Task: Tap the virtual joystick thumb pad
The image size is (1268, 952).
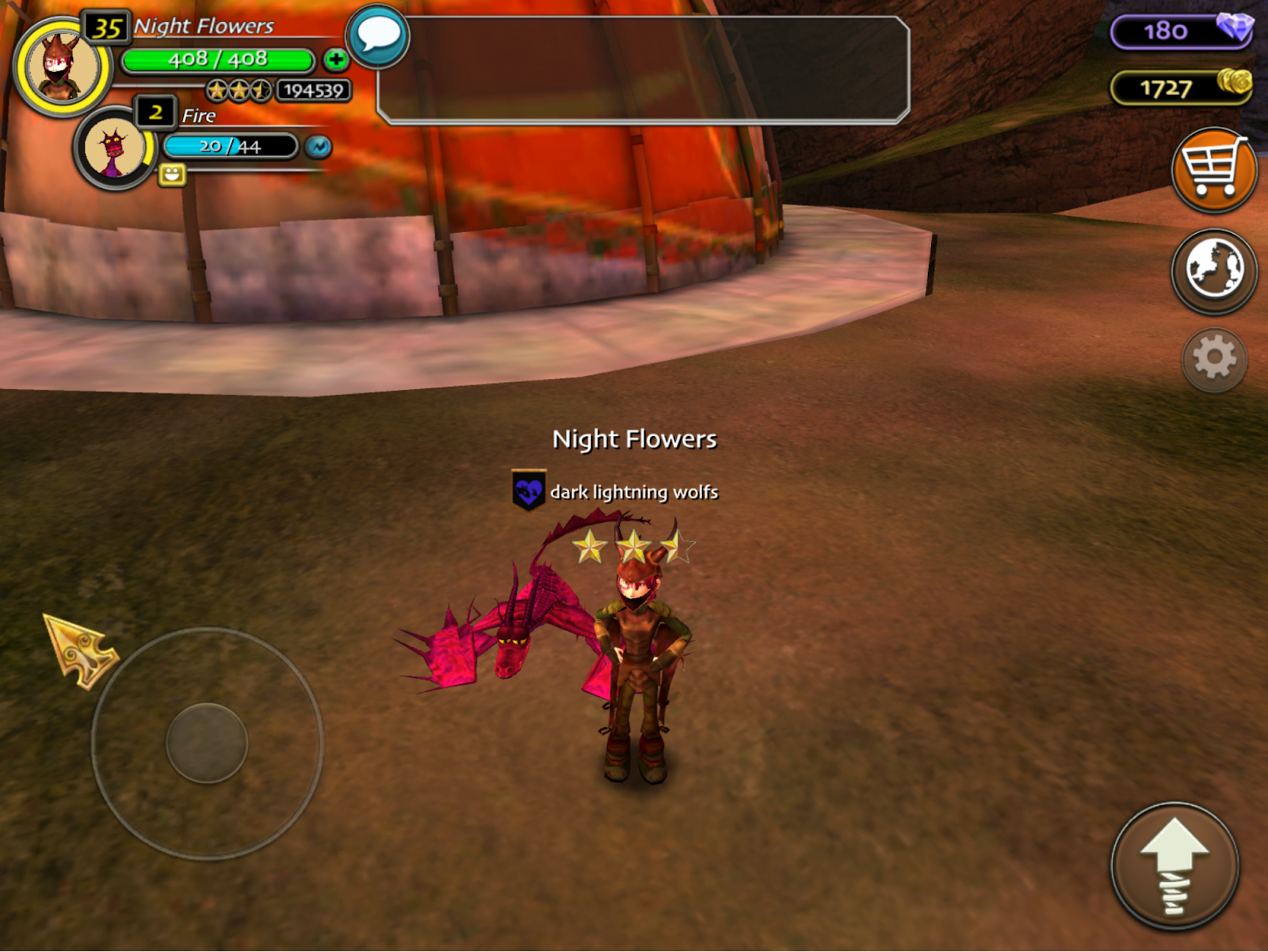Action: point(207,743)
